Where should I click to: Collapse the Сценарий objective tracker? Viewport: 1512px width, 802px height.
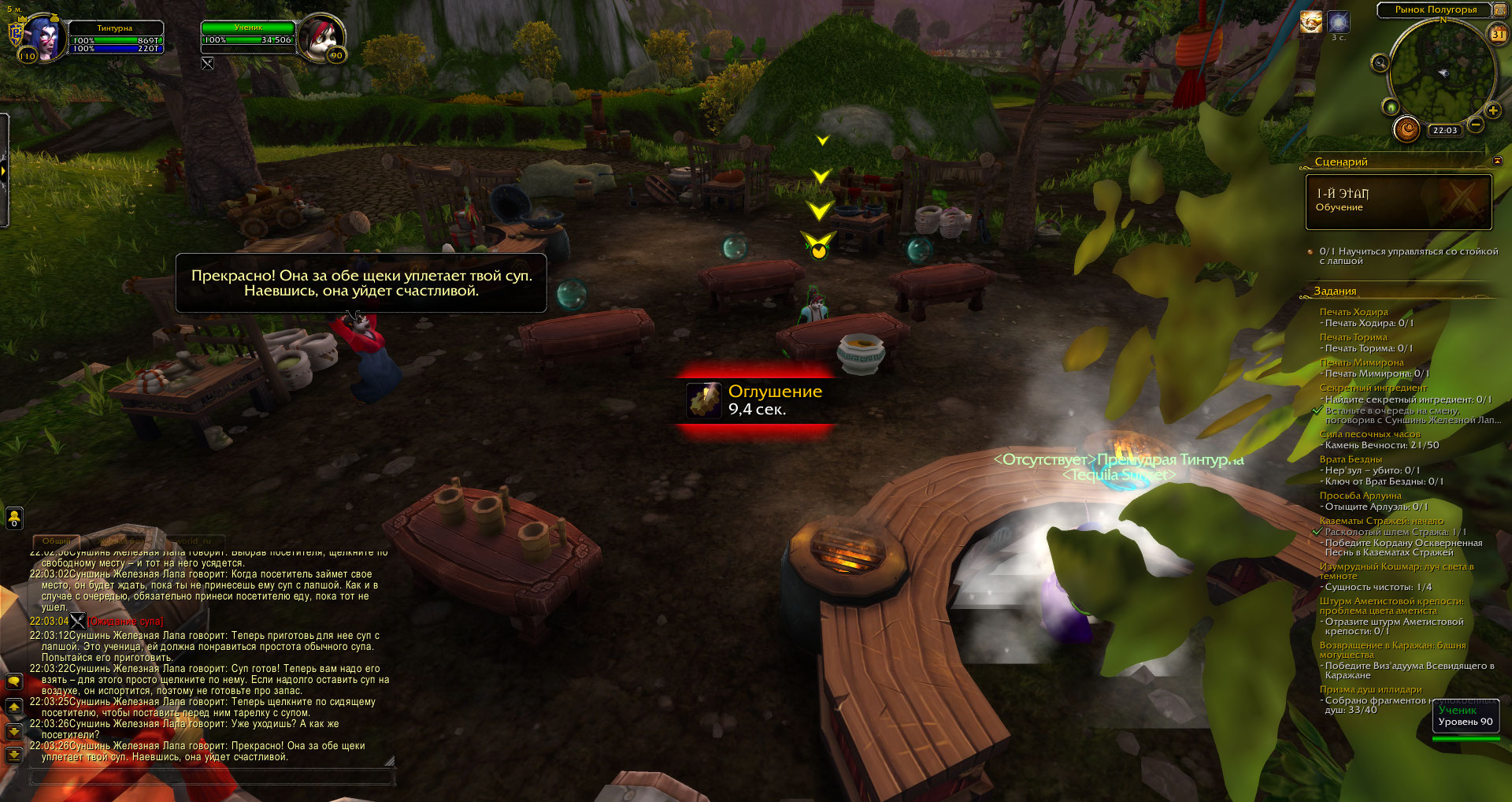point(1497,162)
